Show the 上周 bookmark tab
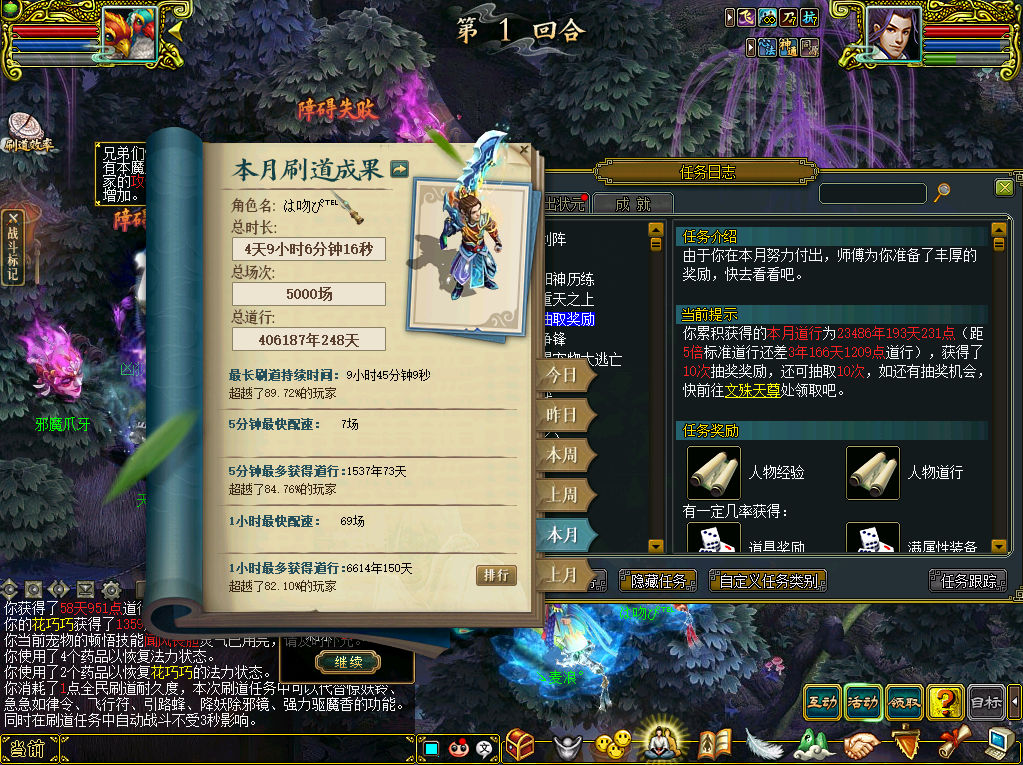Viewport: 1023px width, 765px height. 563,495
